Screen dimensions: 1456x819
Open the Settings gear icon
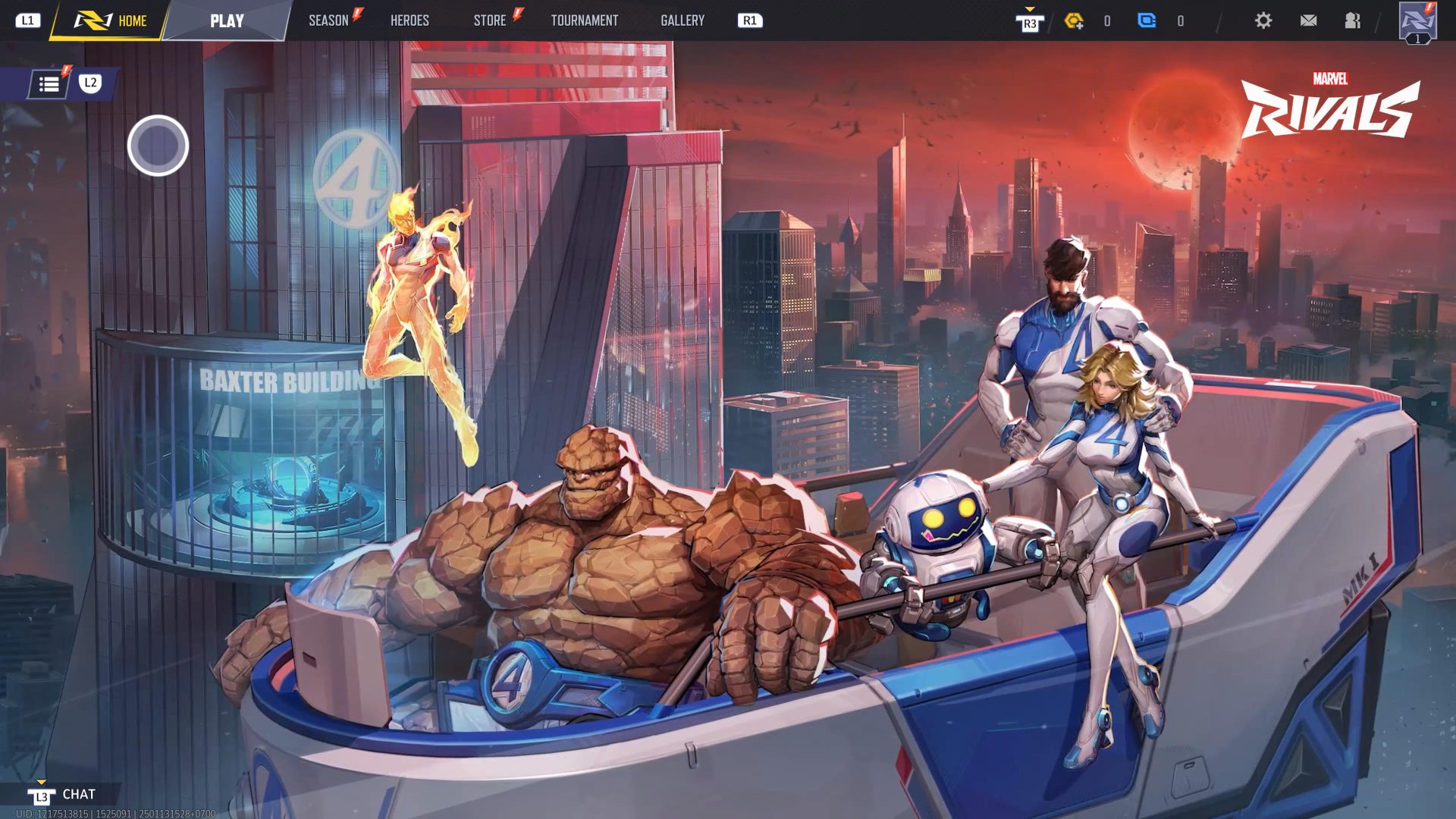1263,21
